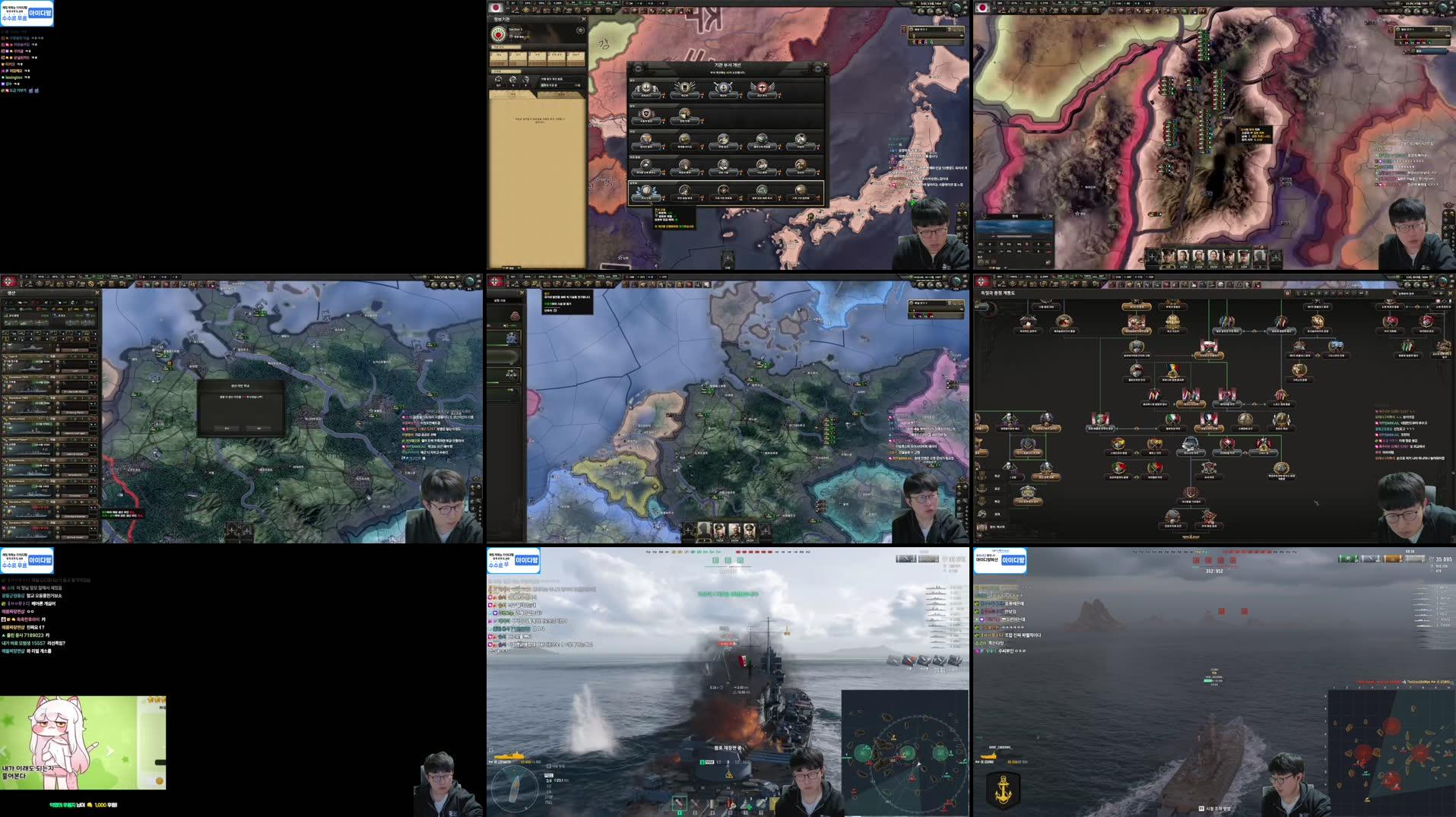Image resolution: width=1456 pixels, height=817 pixels.
Task: Confirm the production cancel dialog
Action: (x=227, y=429)
